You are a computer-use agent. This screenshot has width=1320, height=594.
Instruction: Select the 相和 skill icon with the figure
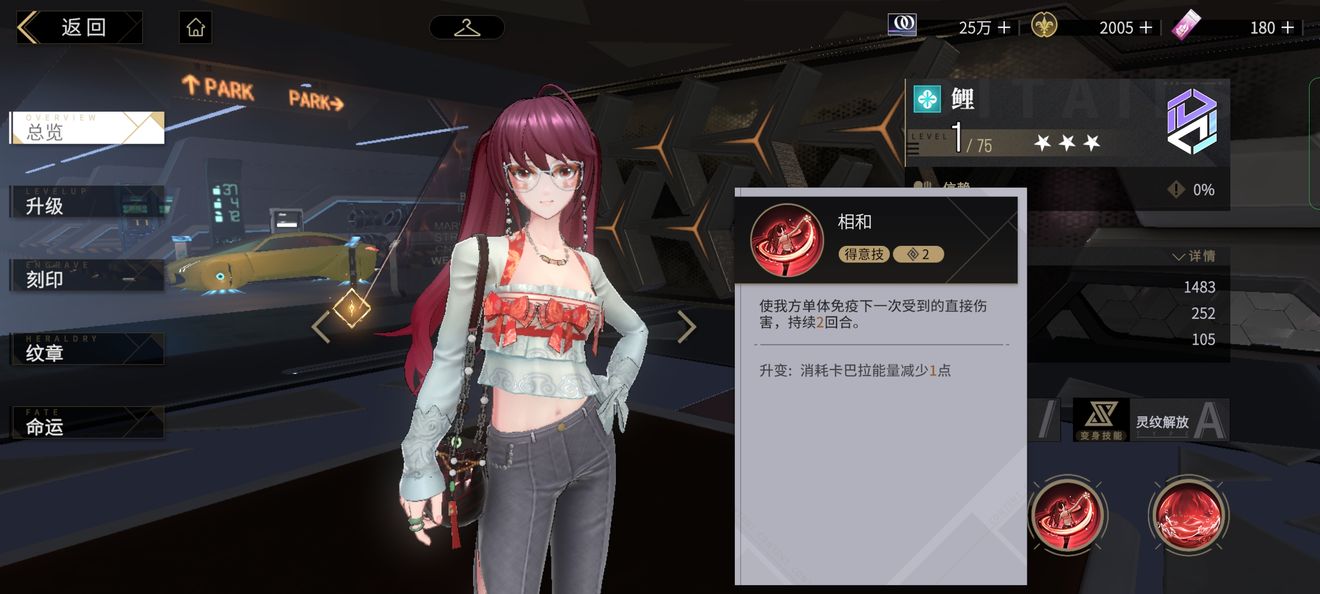pos(1067,515)
